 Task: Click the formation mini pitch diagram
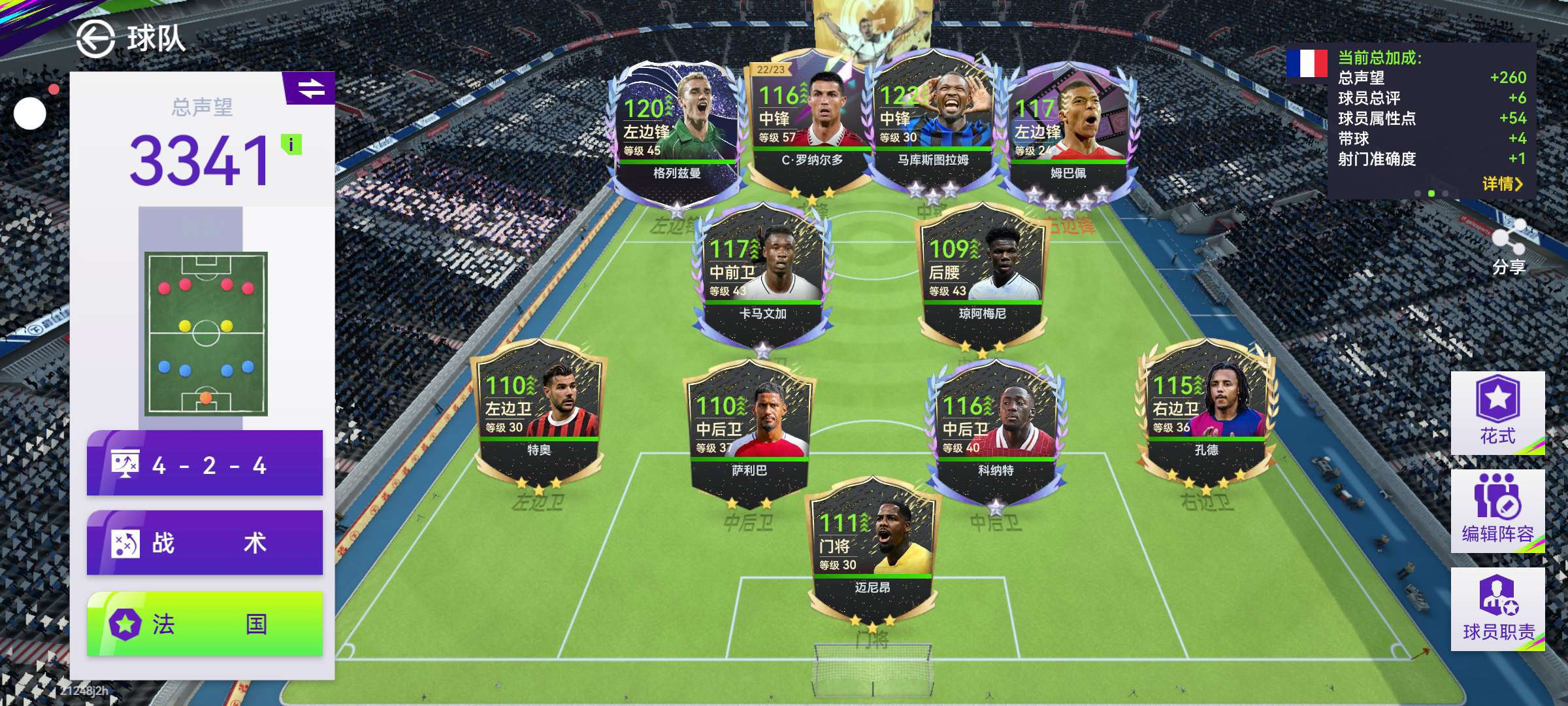pyautogui.click(x=206, y=333)
